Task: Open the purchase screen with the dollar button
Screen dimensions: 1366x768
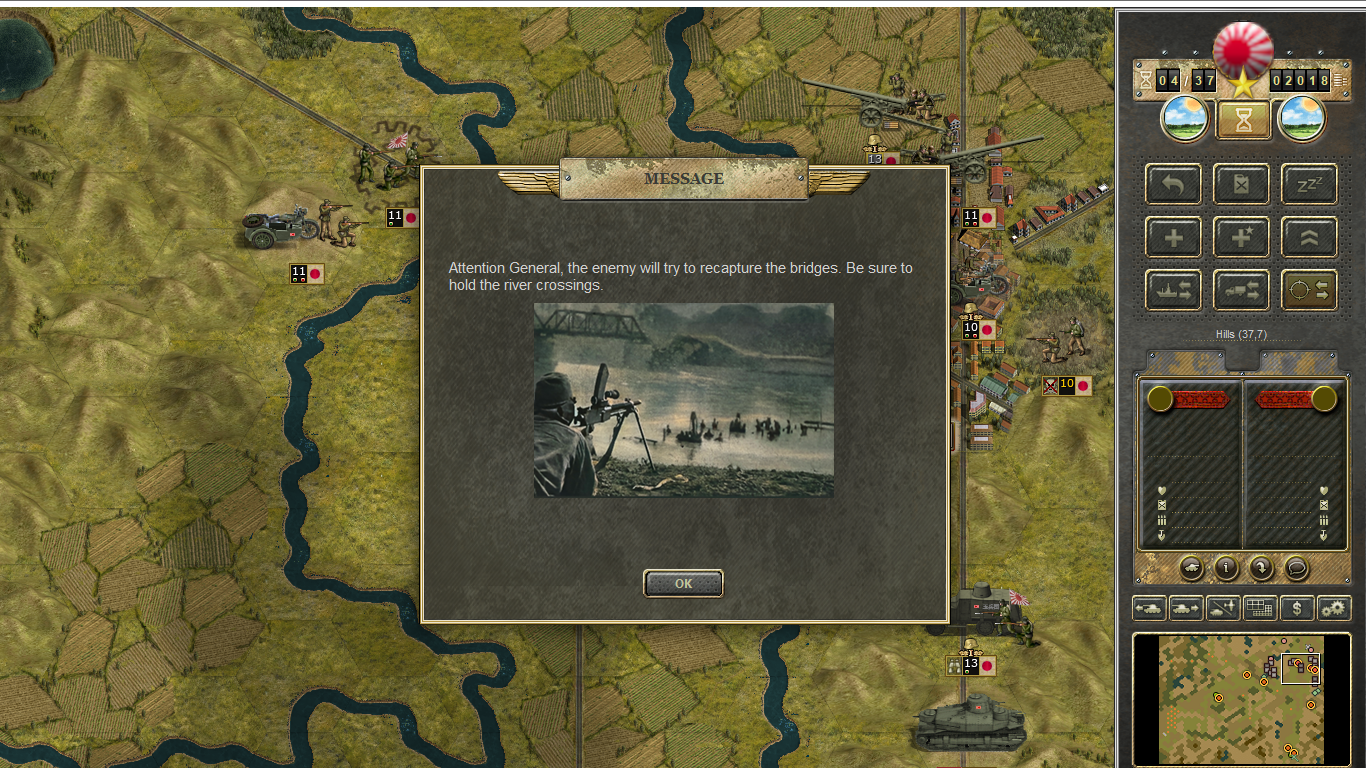Action: click(1297, 607)
